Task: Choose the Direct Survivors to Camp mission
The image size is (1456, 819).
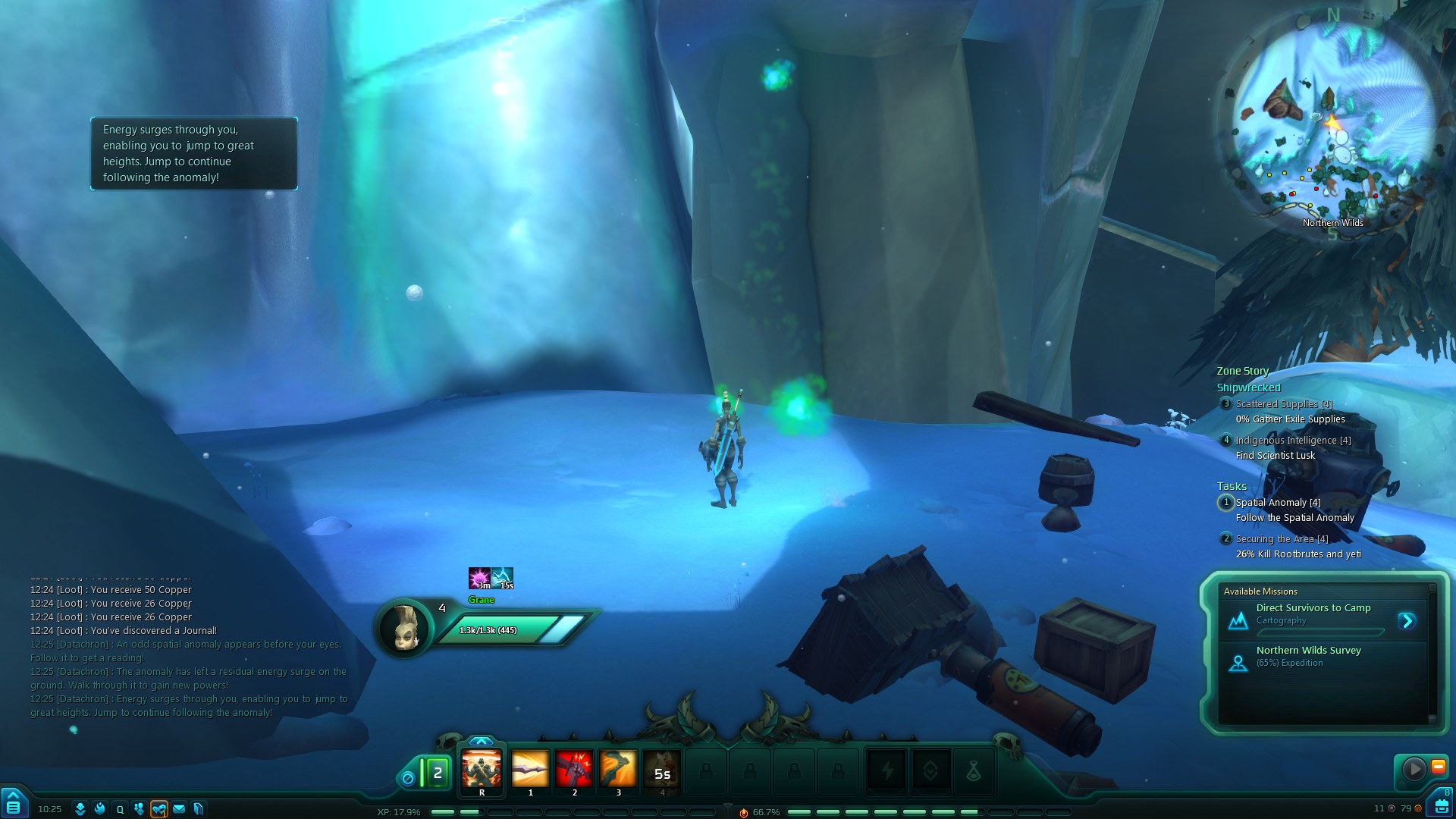Action: [1313, 608]
